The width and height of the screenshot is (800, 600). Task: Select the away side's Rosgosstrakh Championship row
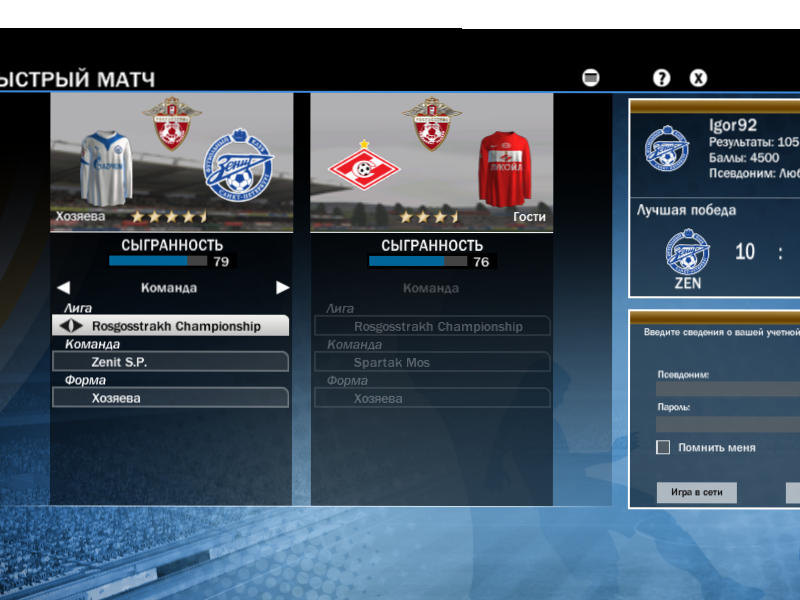click(432, 326)
